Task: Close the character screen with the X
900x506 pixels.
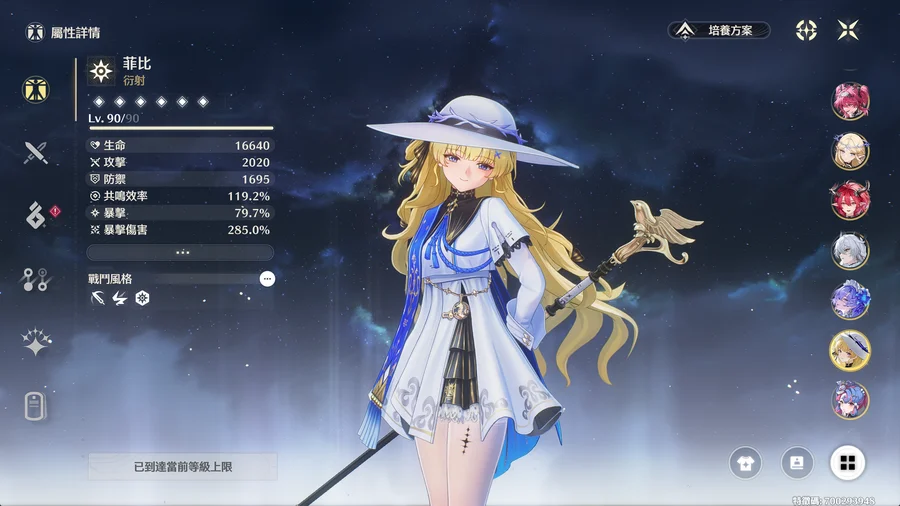Action: (x=848, y=30)
